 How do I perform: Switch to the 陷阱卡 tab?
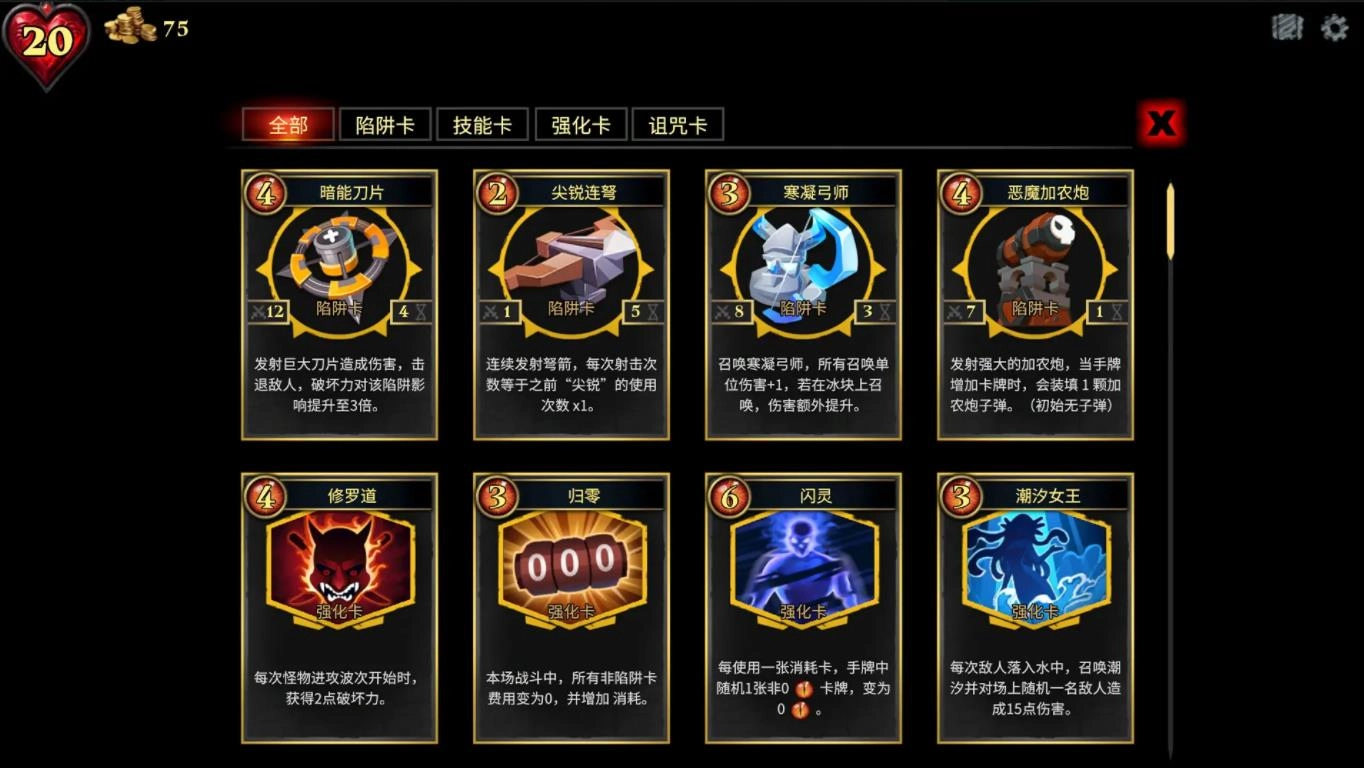(385, 124)
